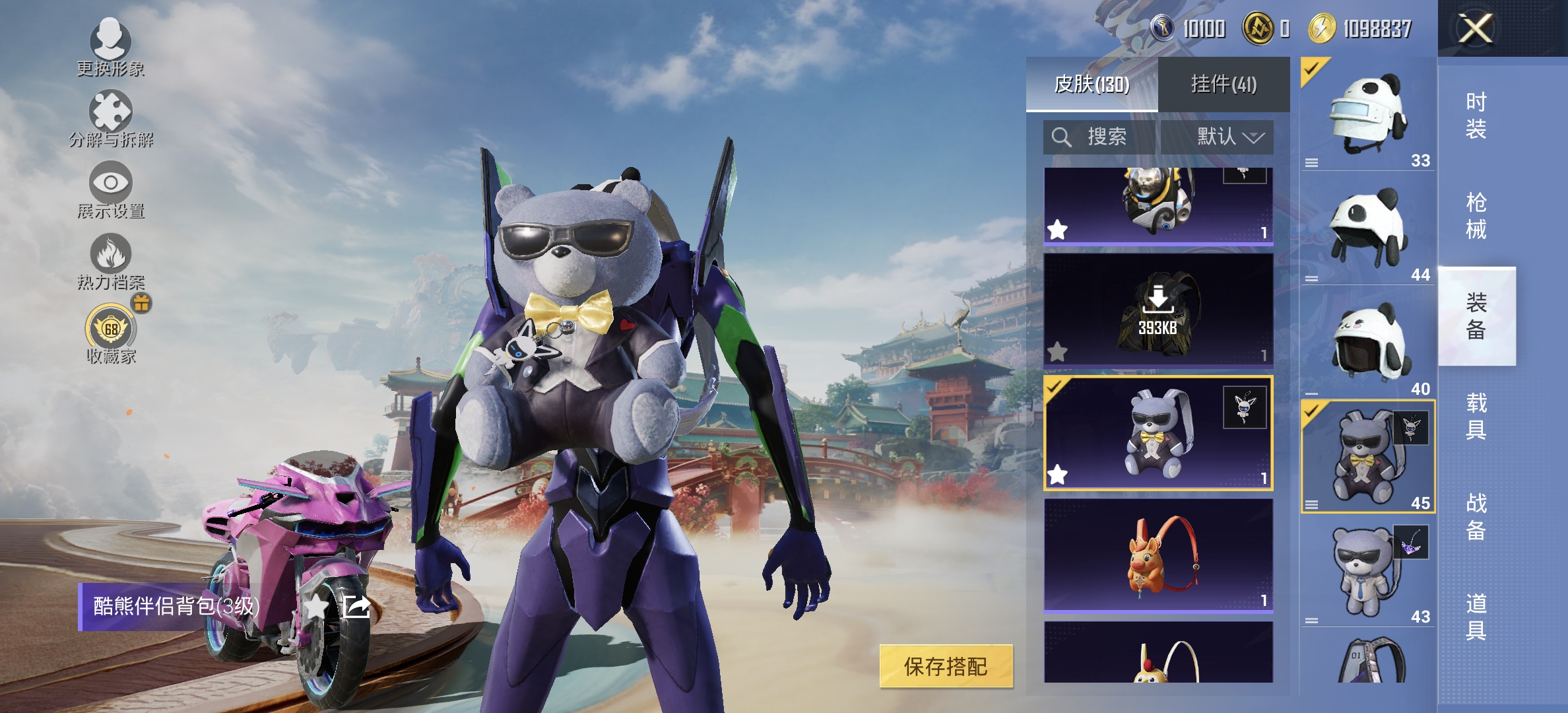Choose the panda helmet numbered 44
The width and height of the screenshot is (1568, 713).
[x=1367, y=228]
